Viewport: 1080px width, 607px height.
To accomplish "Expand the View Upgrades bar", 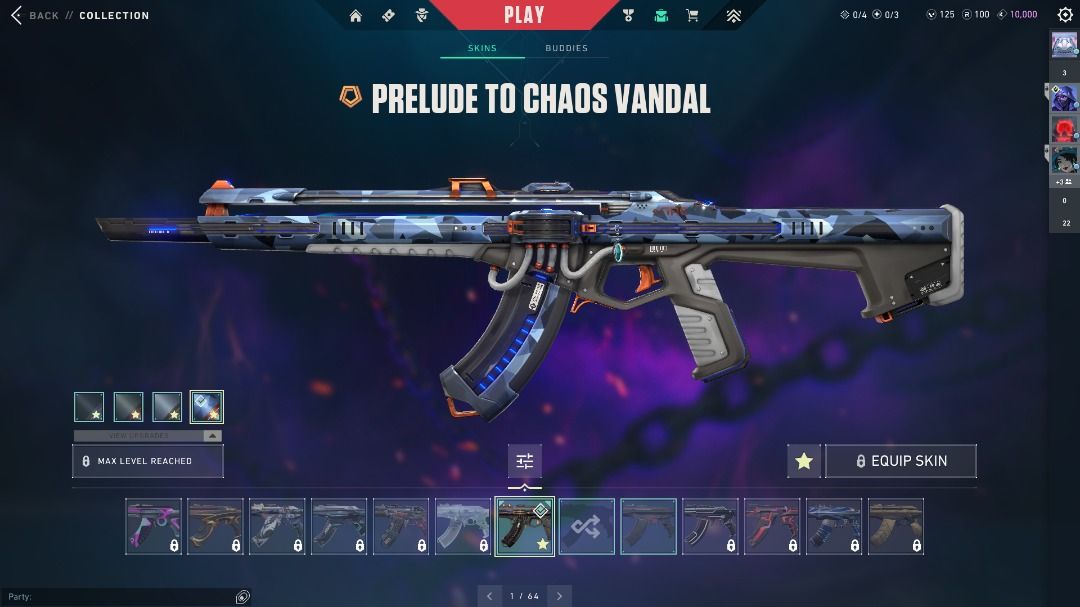I will 148,436.
